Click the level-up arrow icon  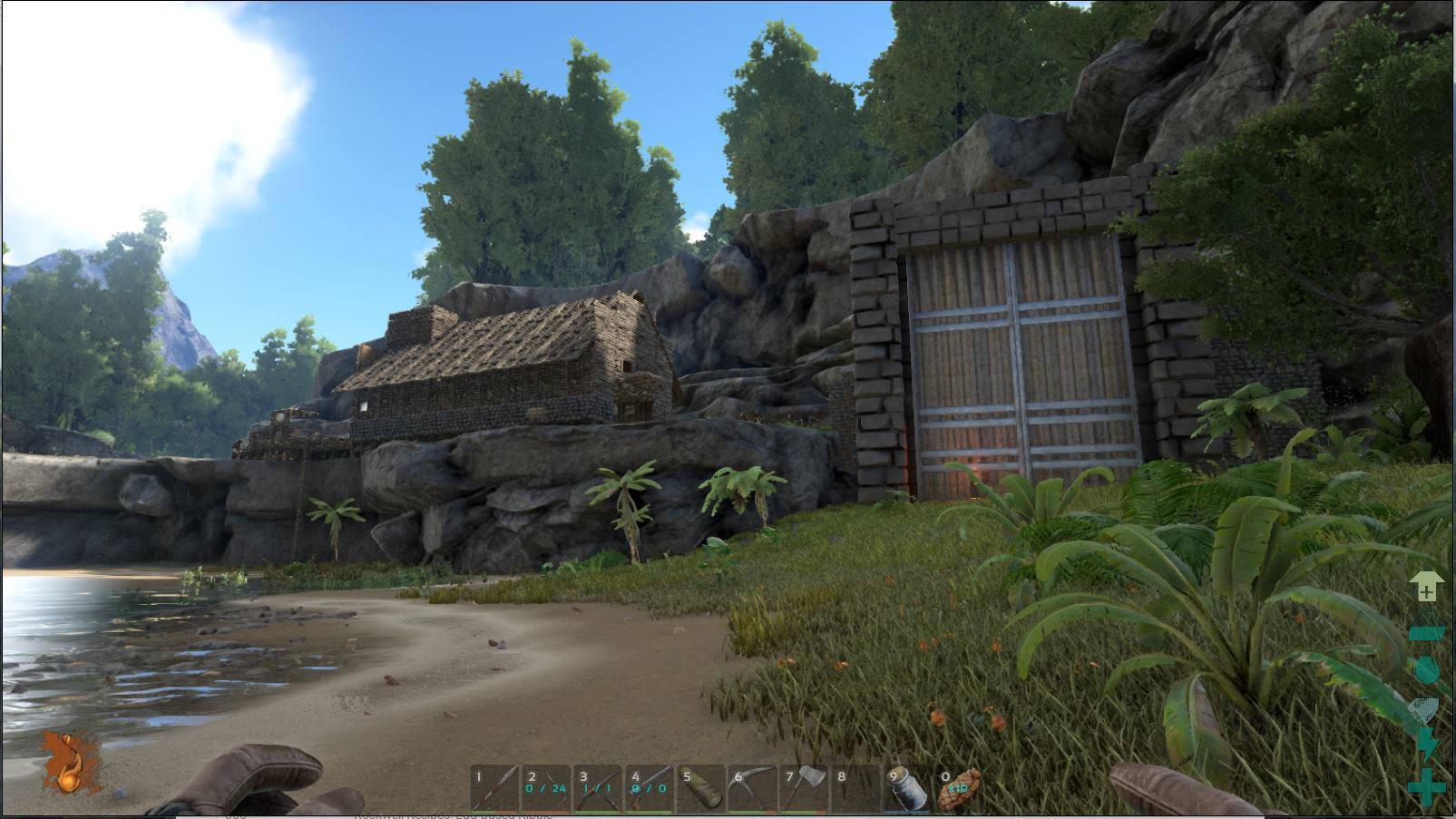(1426, 587)
